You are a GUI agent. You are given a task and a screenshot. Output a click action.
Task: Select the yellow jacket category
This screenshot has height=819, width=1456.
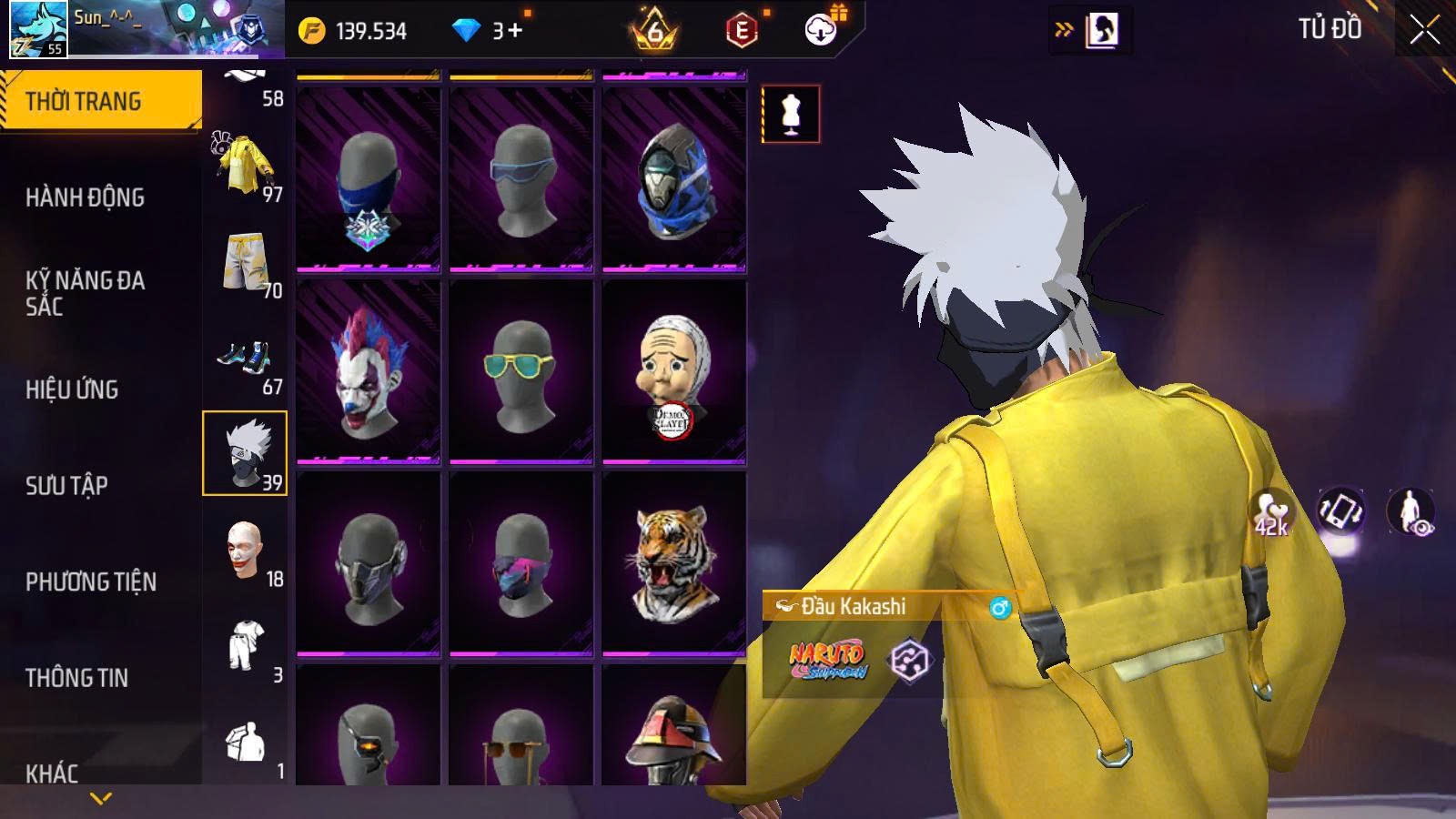tap(245, 166)
